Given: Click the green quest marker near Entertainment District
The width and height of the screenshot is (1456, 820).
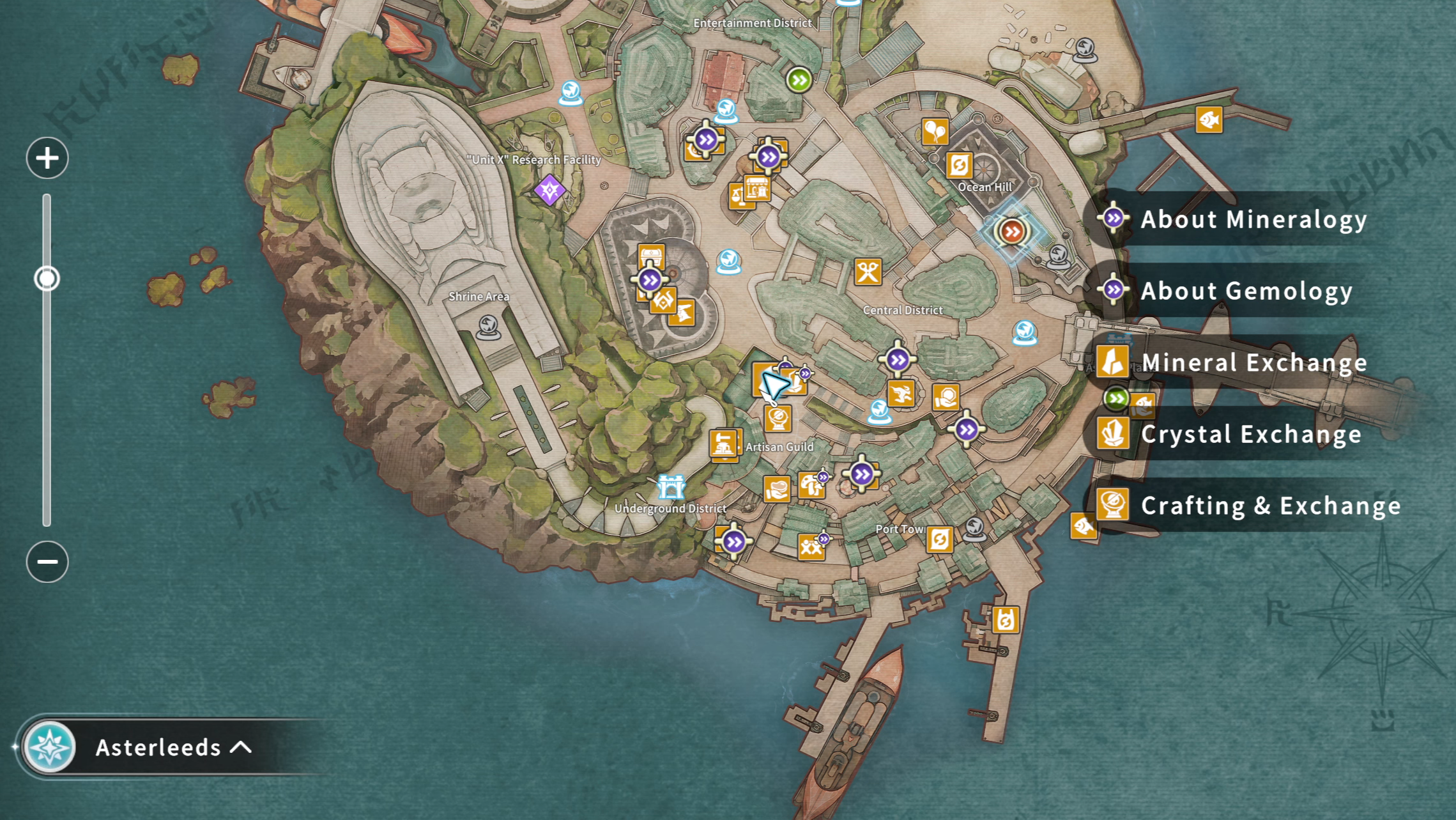Looking at the screenshot, I should pos(799,80).
